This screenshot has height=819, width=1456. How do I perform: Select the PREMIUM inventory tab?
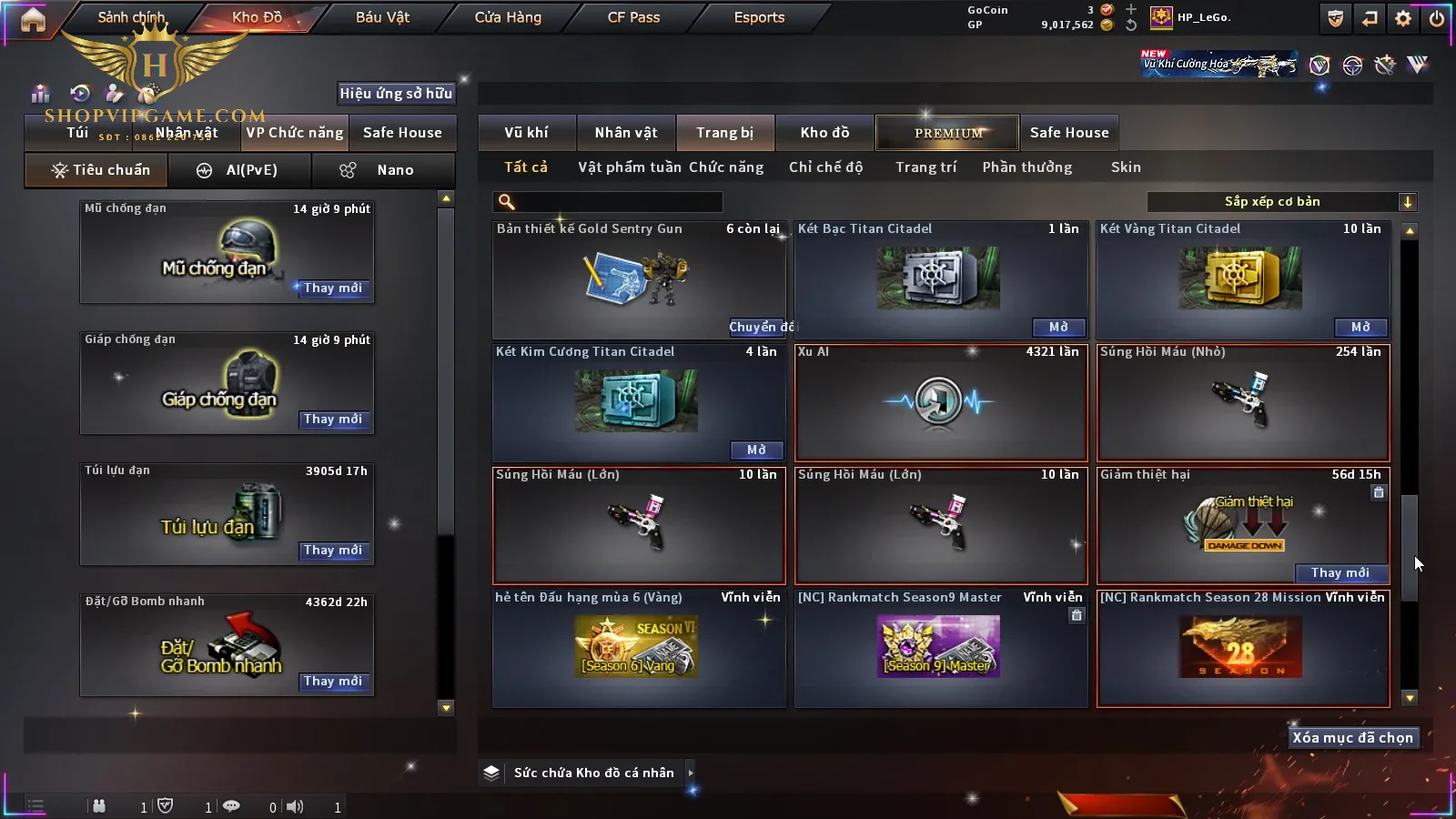(947, 133)
